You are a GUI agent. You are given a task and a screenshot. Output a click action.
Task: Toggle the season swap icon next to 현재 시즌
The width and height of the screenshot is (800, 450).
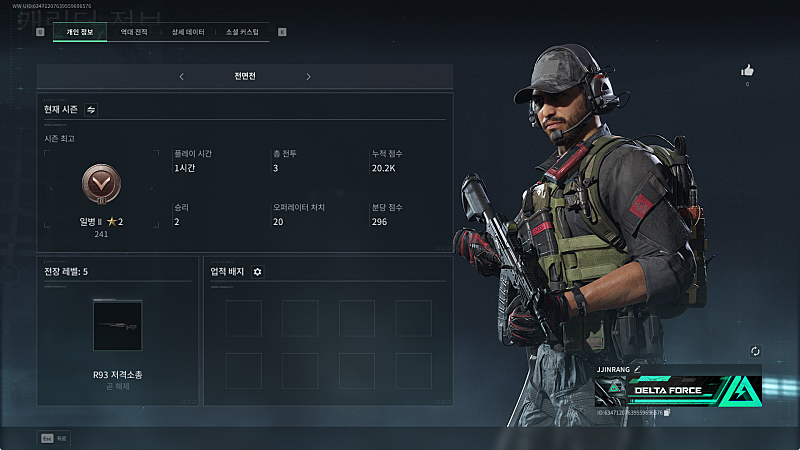[x=91, y=109]
